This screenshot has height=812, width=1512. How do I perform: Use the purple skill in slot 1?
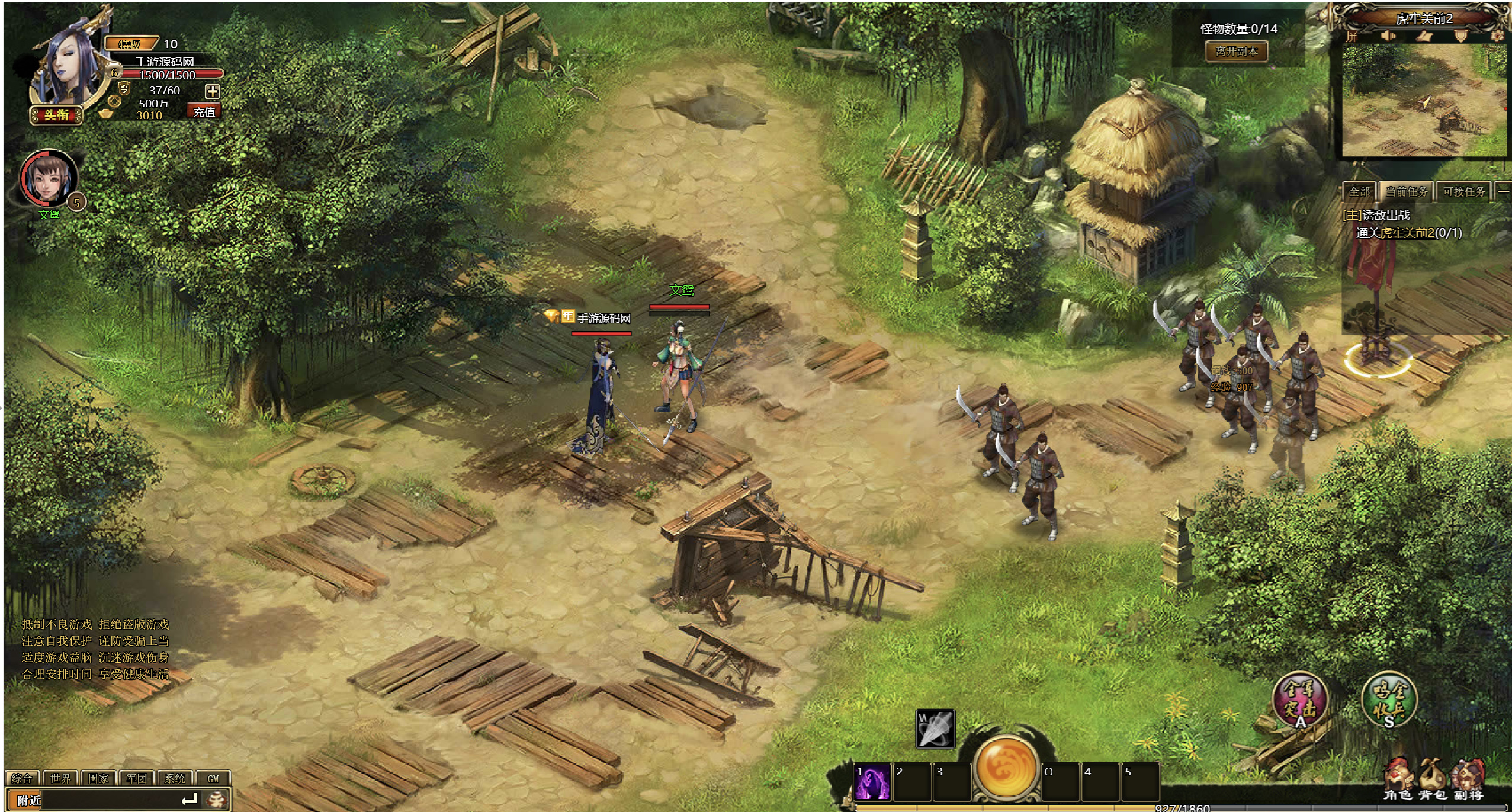(x=872, y=782)
